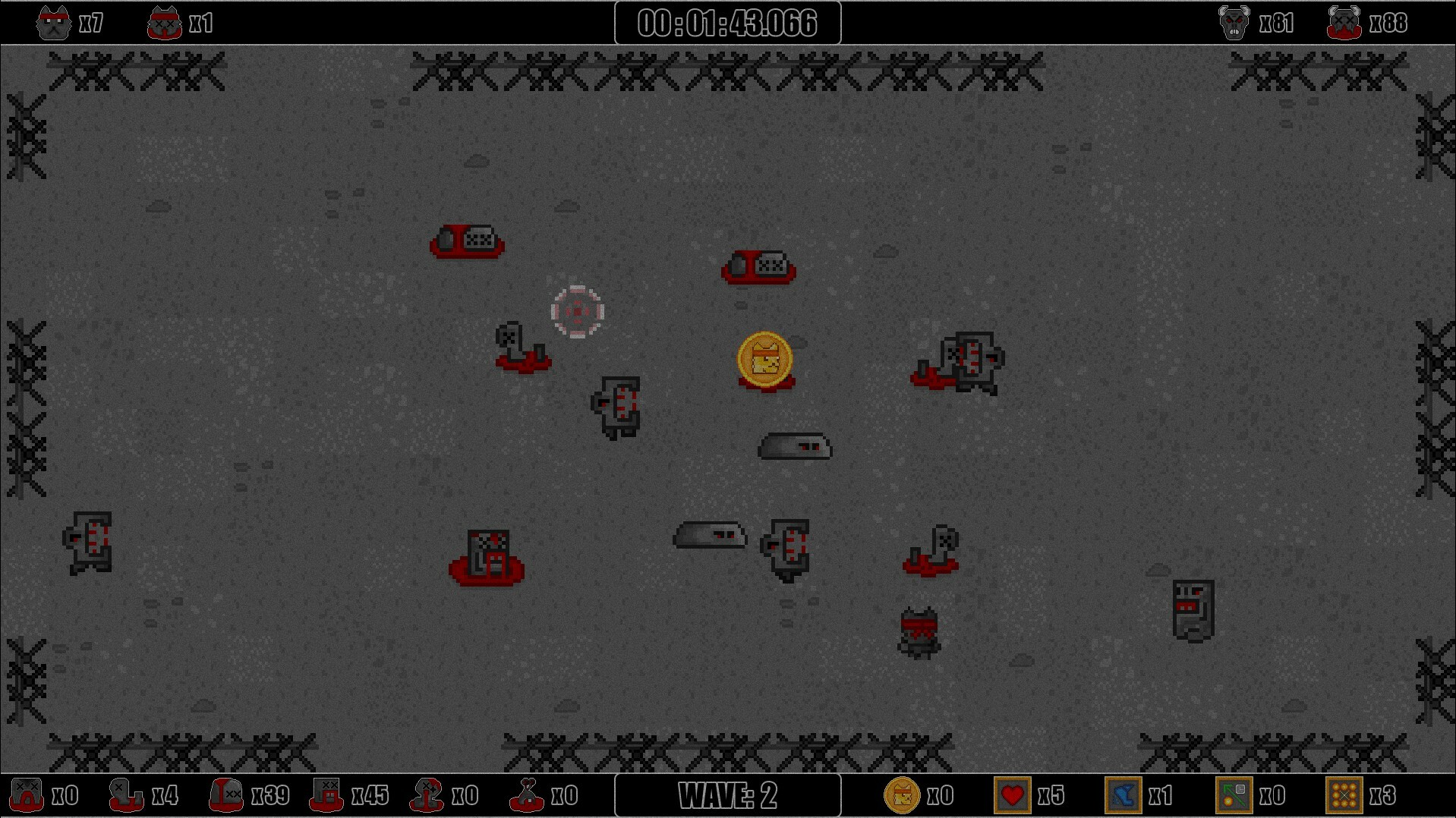Image resolution: width=1456 pixels, height=818 pixels.
Task: Expand the bloody stake counter slot
Action: click(427, 796)
